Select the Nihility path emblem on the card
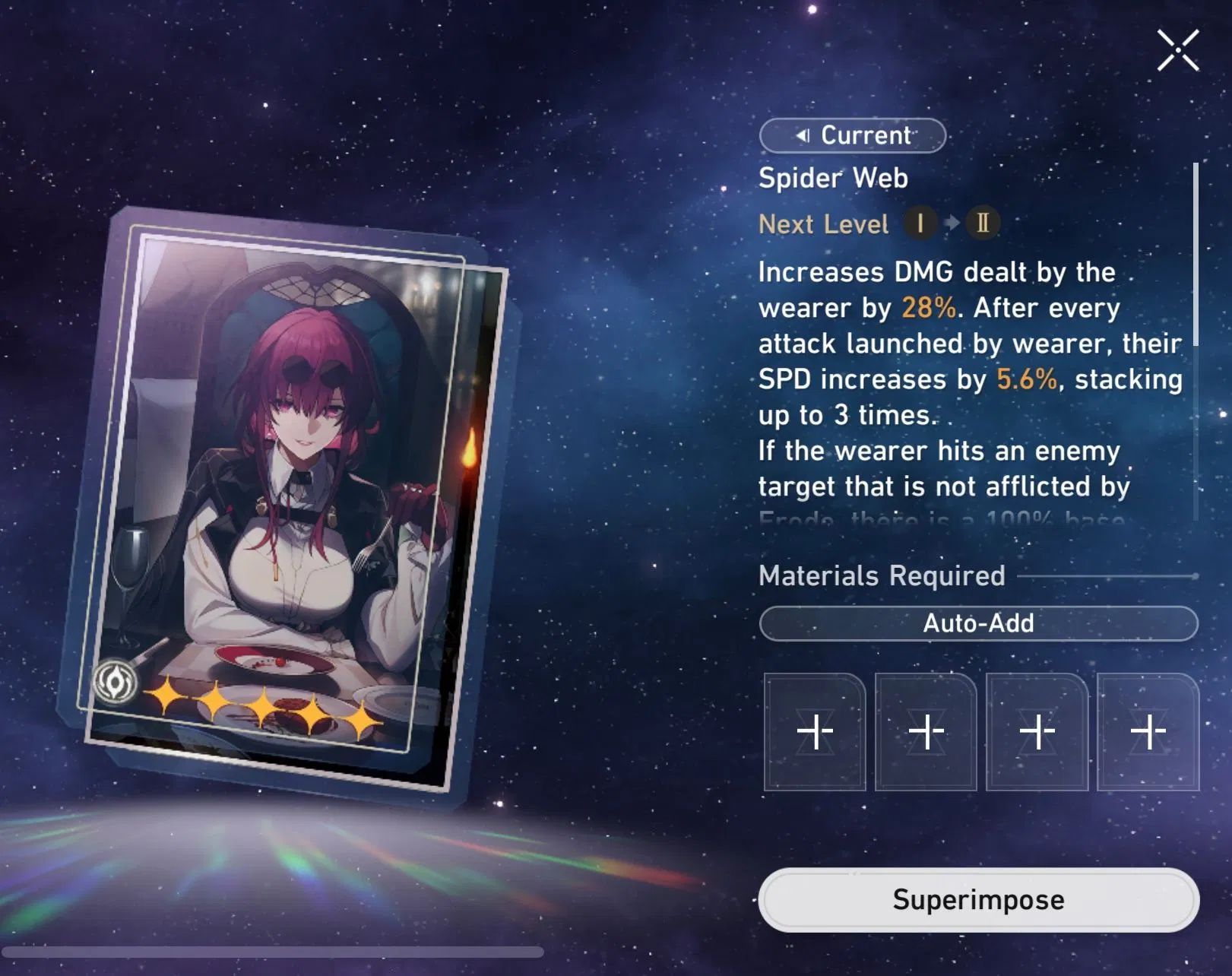 (x=116, y=679)
